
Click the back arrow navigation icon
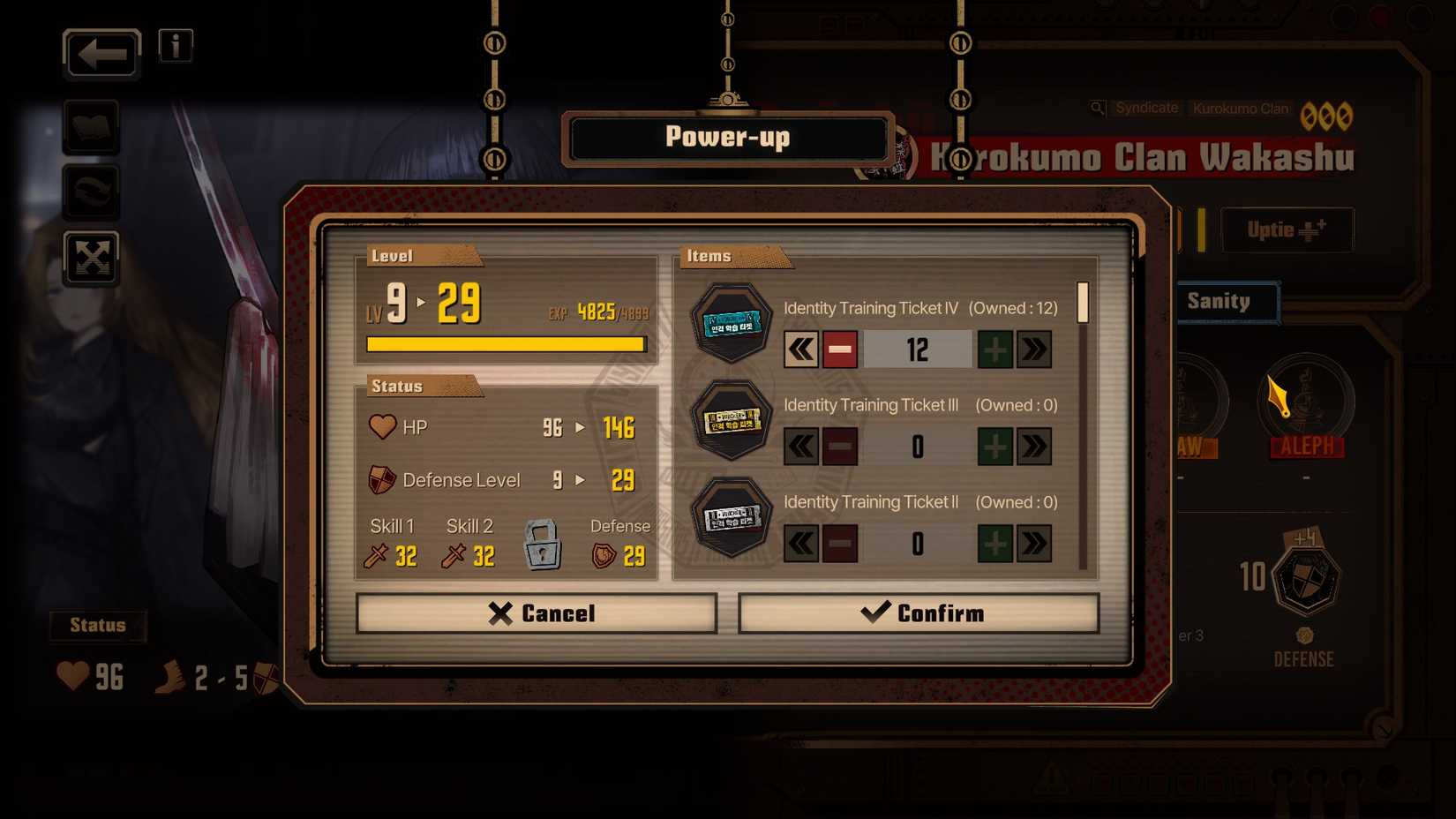100,54
